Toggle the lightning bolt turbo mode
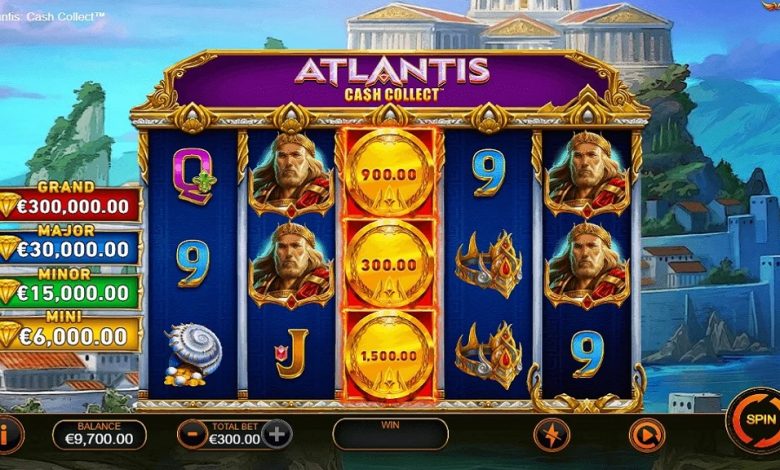Image resolution: width=780 pixels, height=470 pixels. (x=551, y=434)
